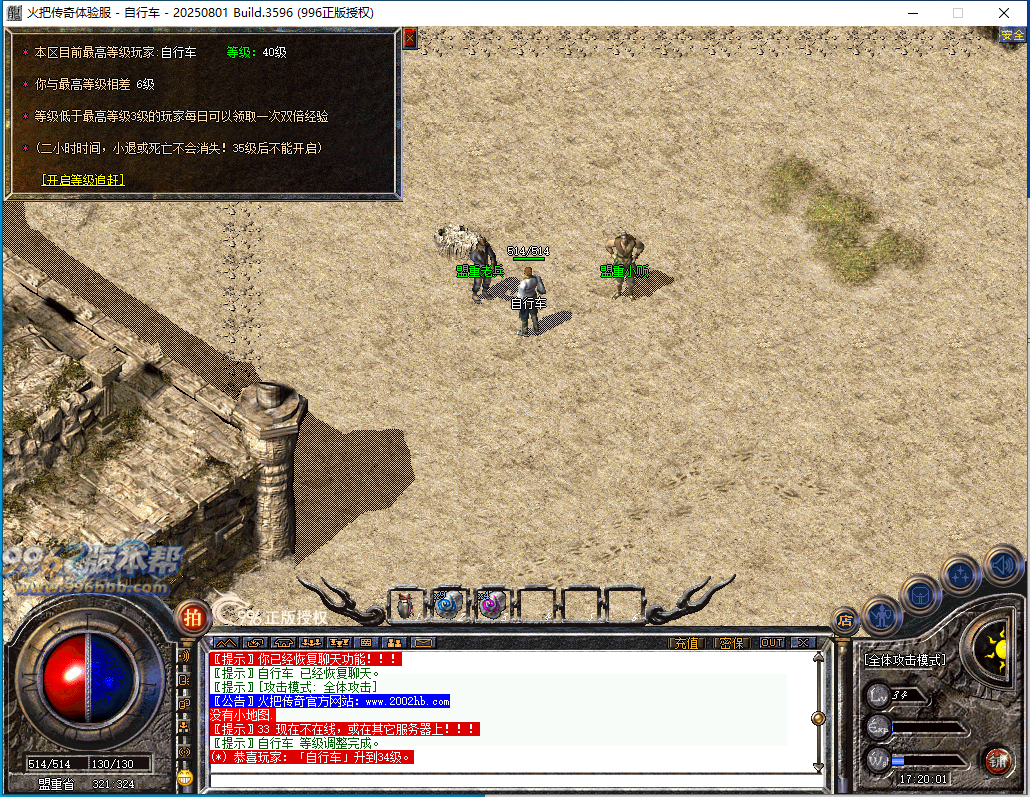Click the 开启等级追赶 link
This screenshot has height=797, width=1030.
point(83,181)
